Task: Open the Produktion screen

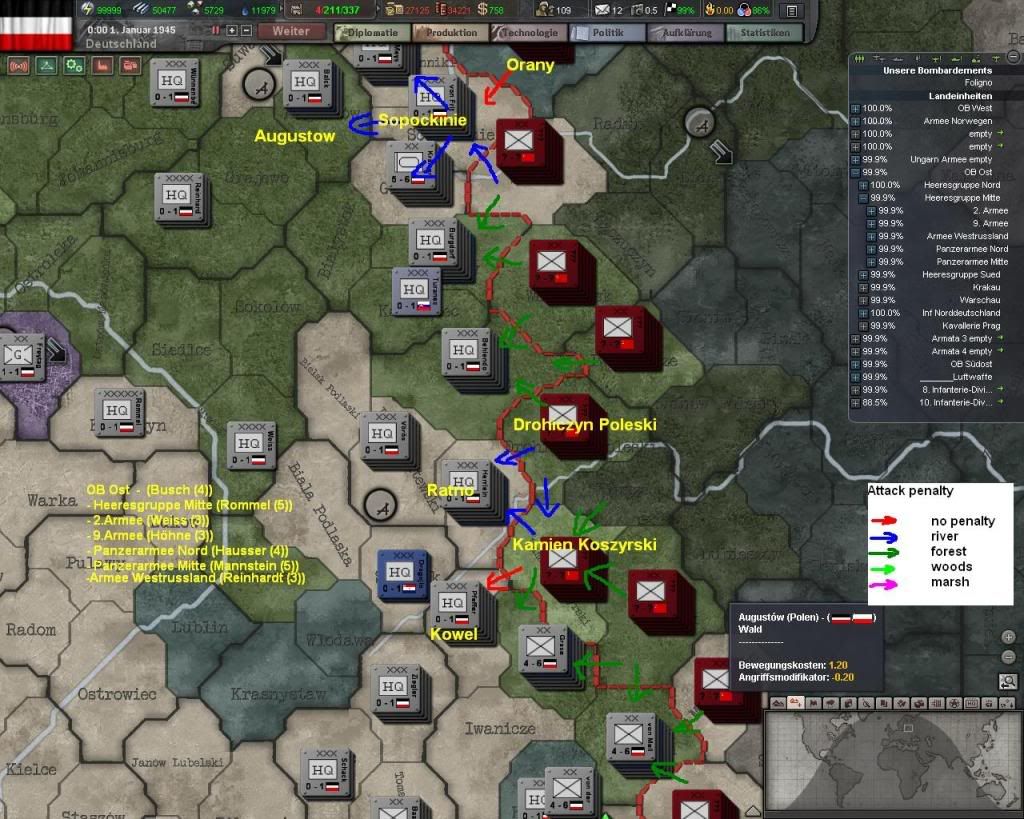Action: 450,32
